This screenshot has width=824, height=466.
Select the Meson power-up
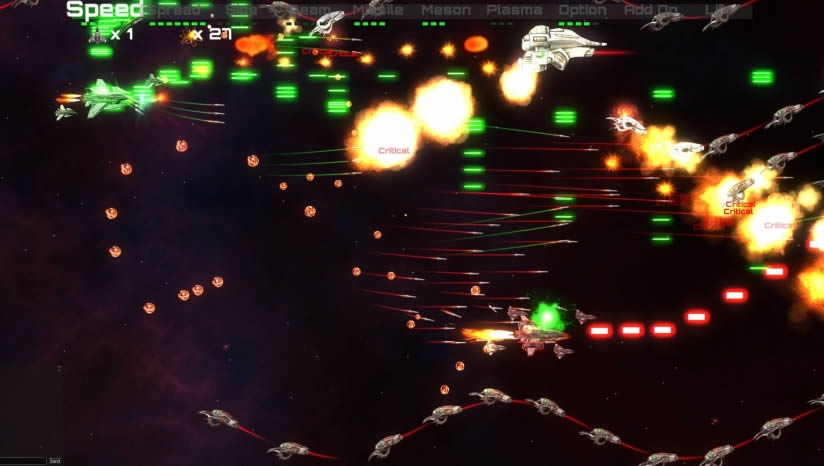(446, 10)
